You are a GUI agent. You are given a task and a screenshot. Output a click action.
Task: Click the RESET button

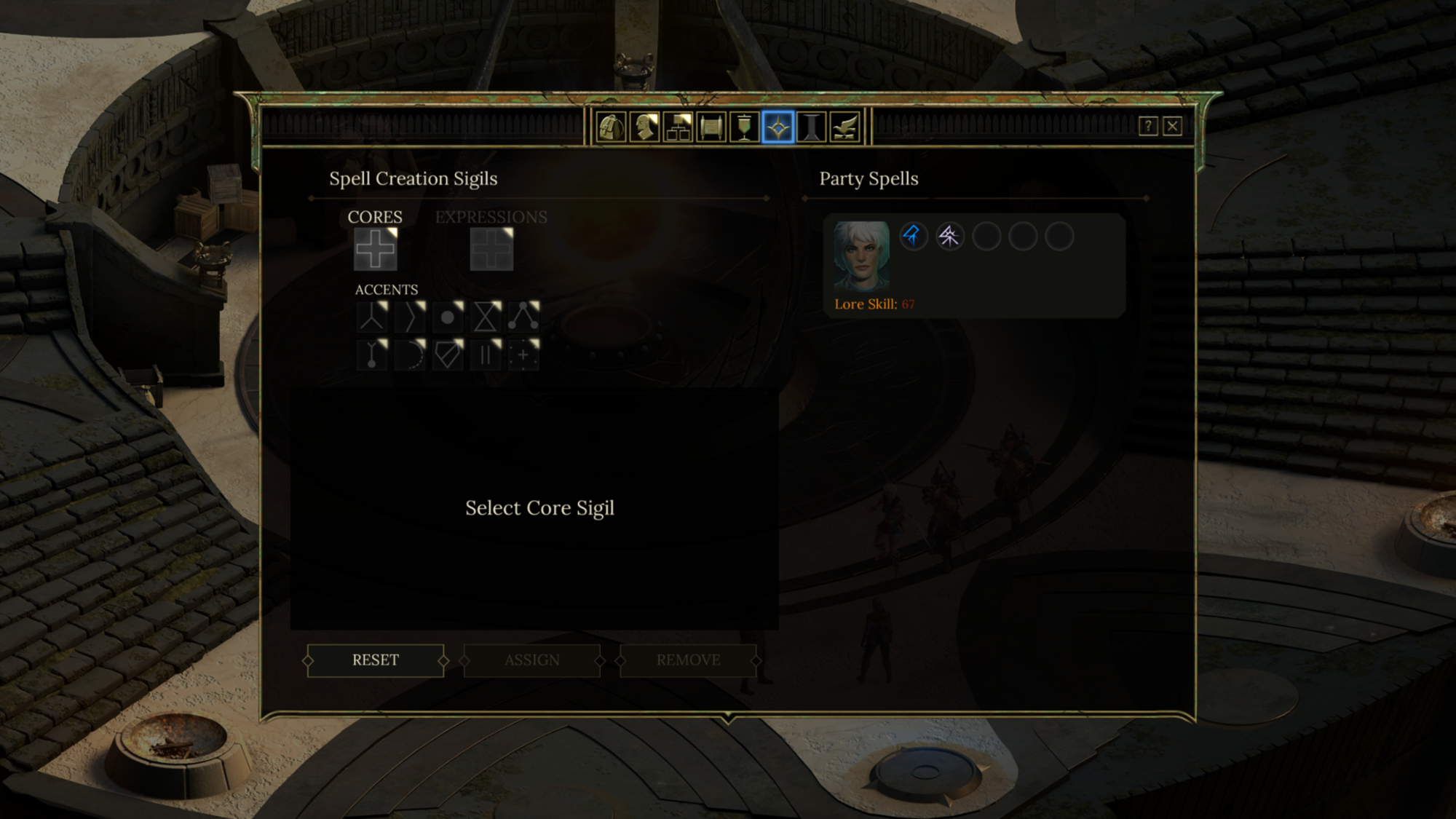(x=376, y=660)
